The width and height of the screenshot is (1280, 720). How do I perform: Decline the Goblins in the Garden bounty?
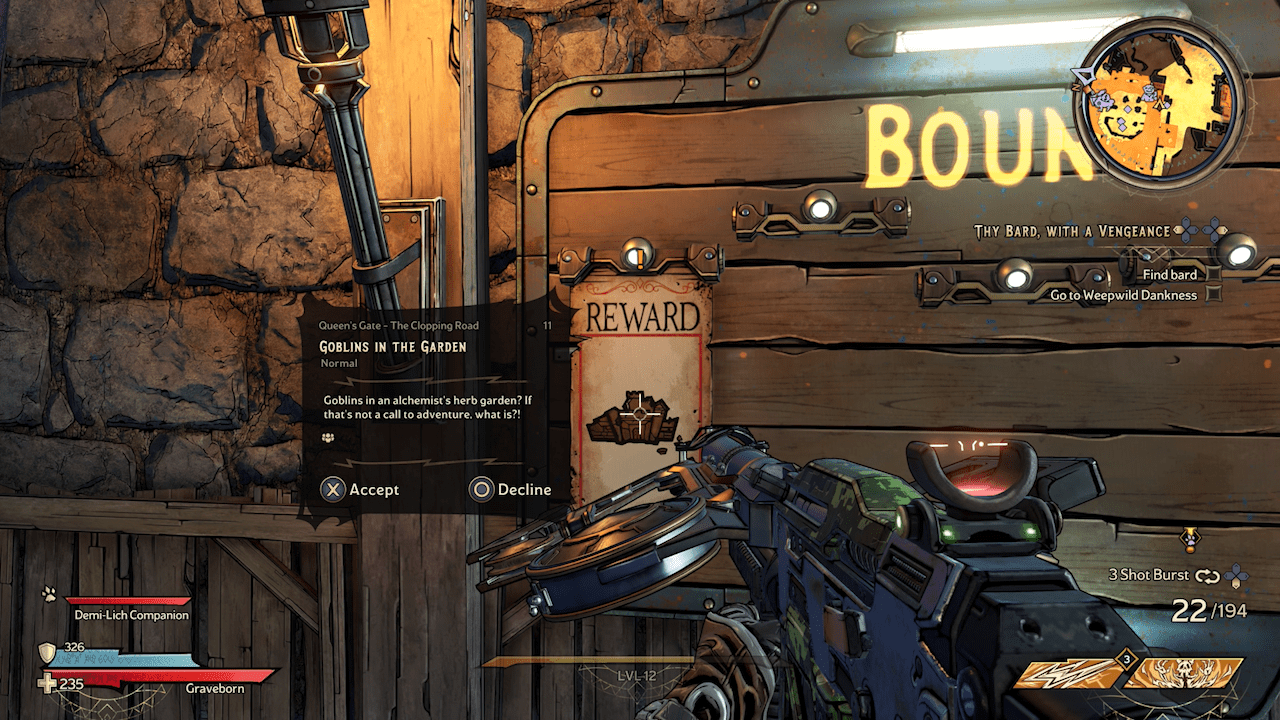point(511,489)
